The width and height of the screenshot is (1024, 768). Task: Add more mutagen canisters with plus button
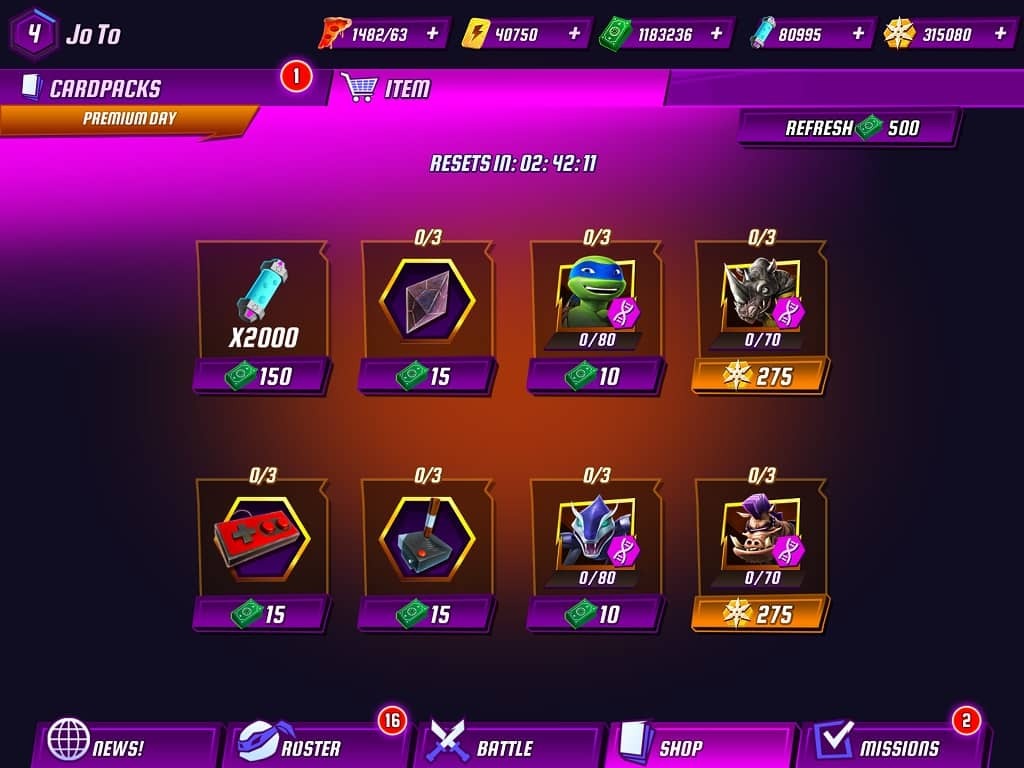pos(858,33)
